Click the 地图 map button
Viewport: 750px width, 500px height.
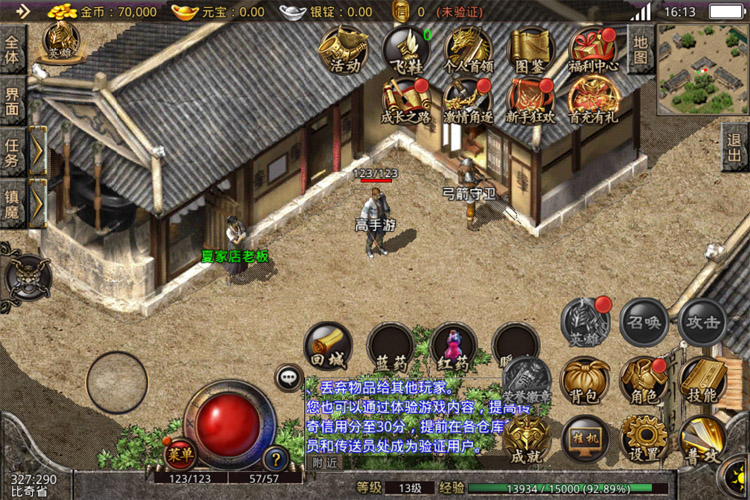(640, 48)
